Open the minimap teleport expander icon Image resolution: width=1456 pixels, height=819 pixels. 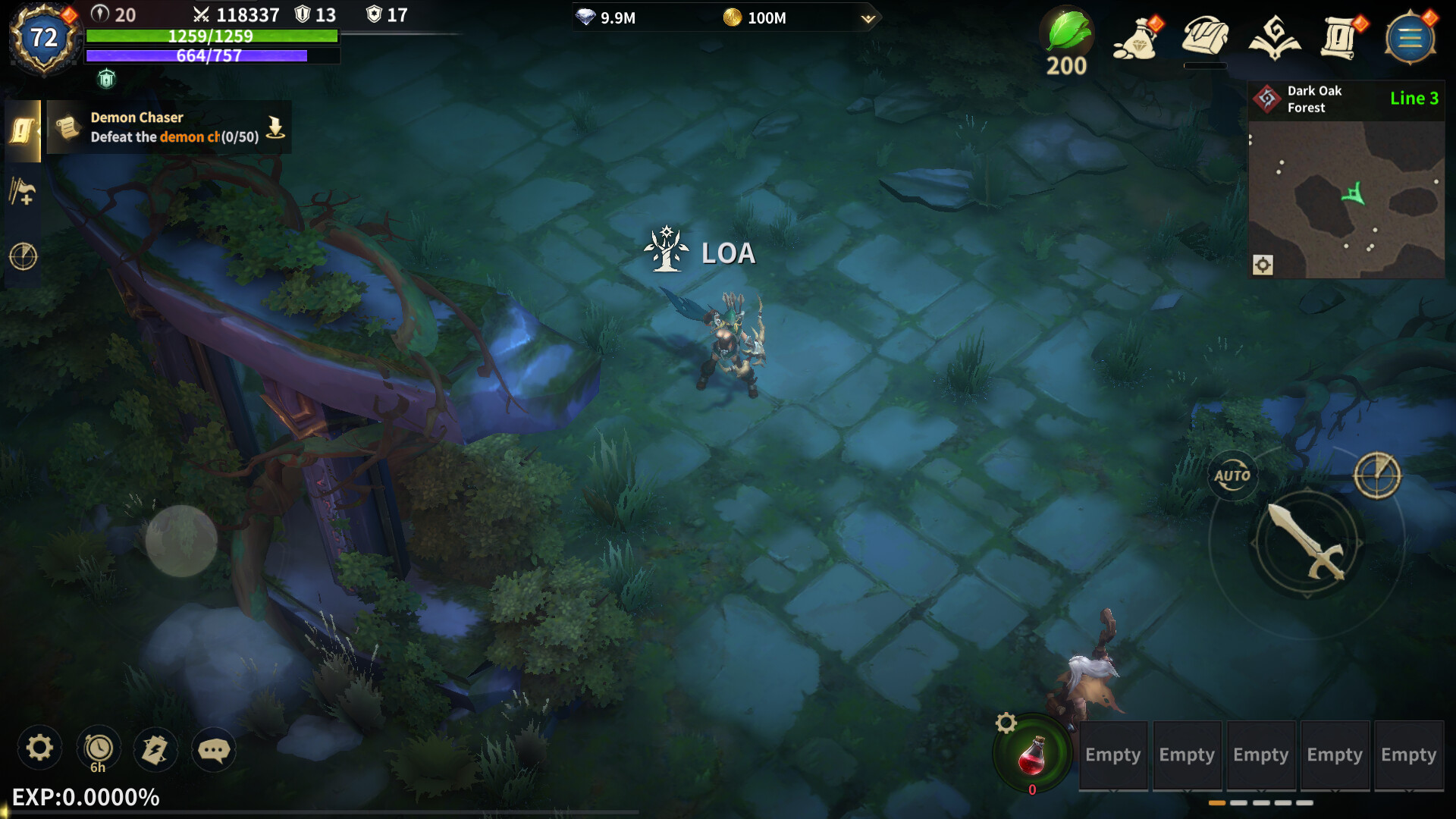click(1262, 264)
